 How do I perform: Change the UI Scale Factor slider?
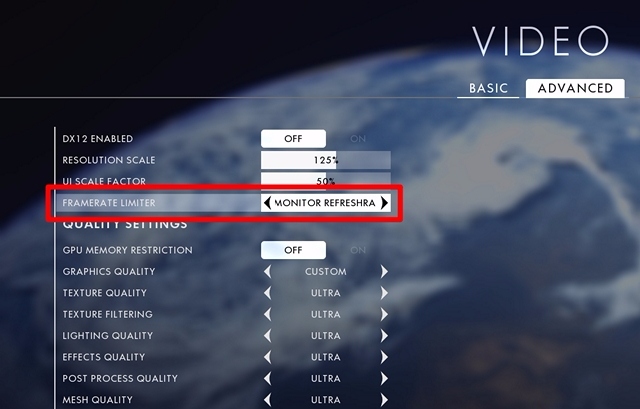click(x=326, y=182)
